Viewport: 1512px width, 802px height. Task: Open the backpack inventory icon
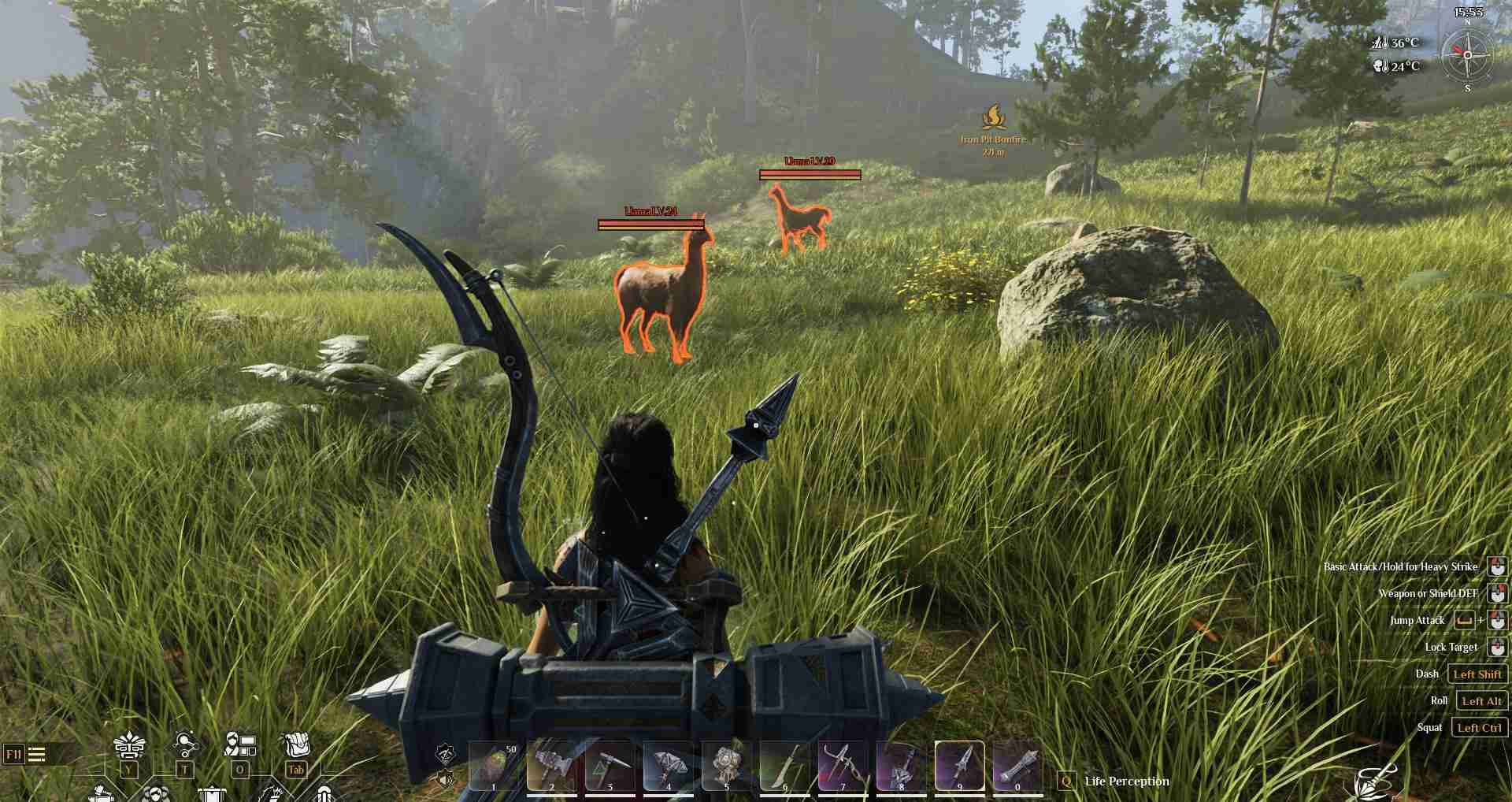[296, 744]
